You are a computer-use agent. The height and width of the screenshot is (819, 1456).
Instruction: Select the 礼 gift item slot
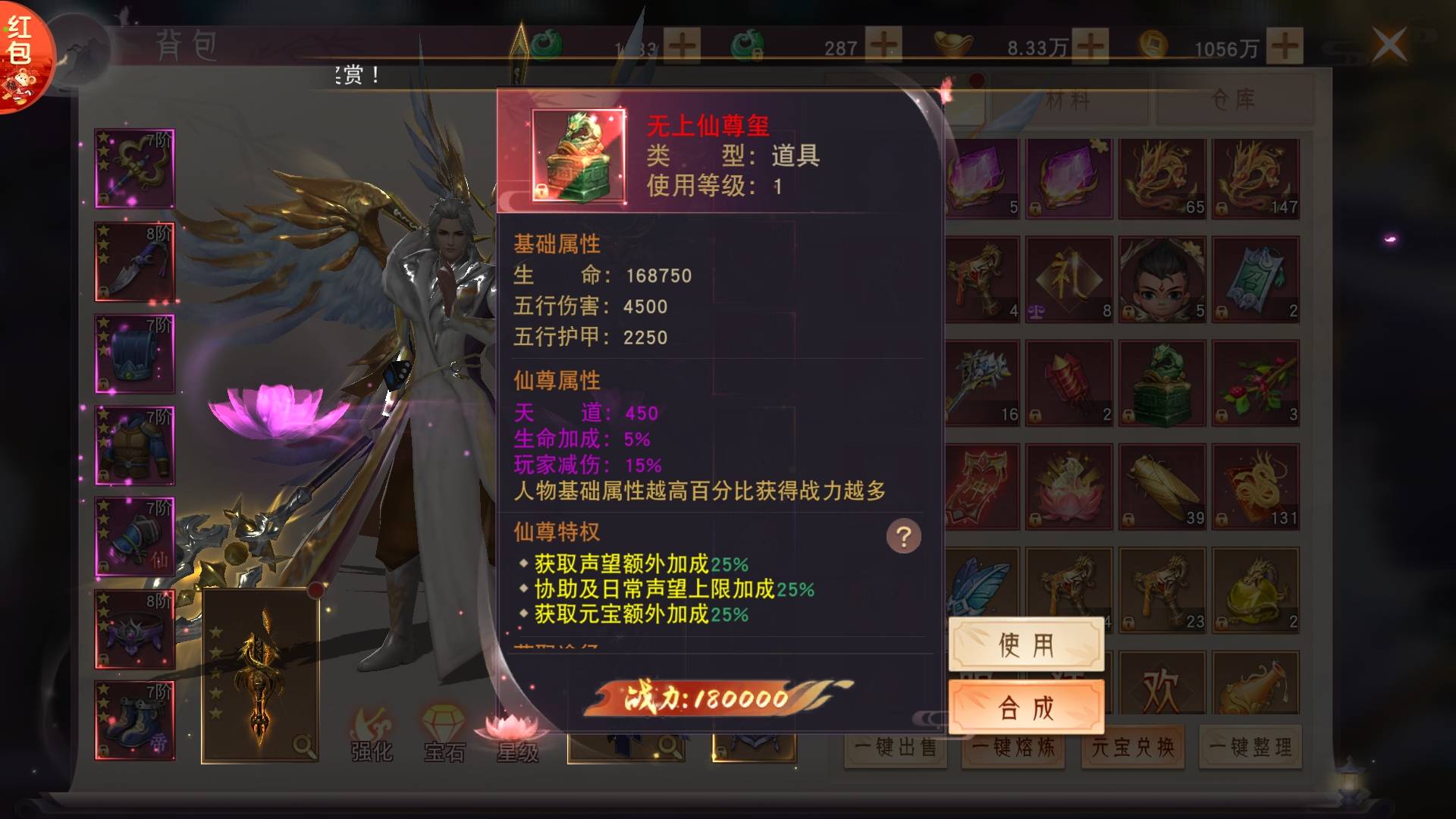1068,280
